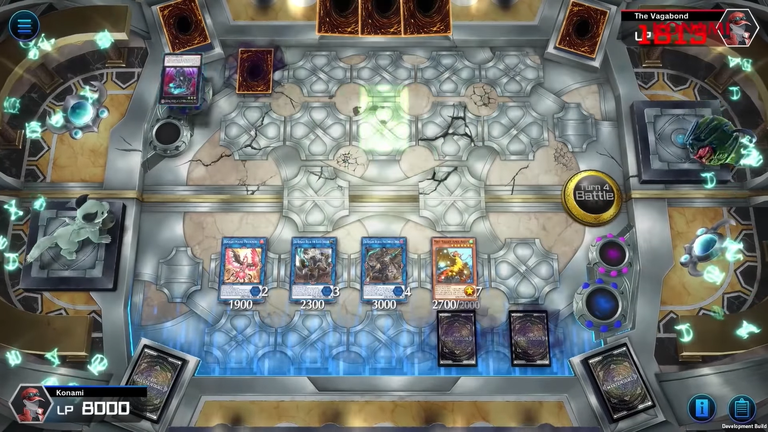Choose the Rank 4 monster with 3000 ATK
Image resolution: width=768 pixels, height=432 pixels.
click(384, 268)
